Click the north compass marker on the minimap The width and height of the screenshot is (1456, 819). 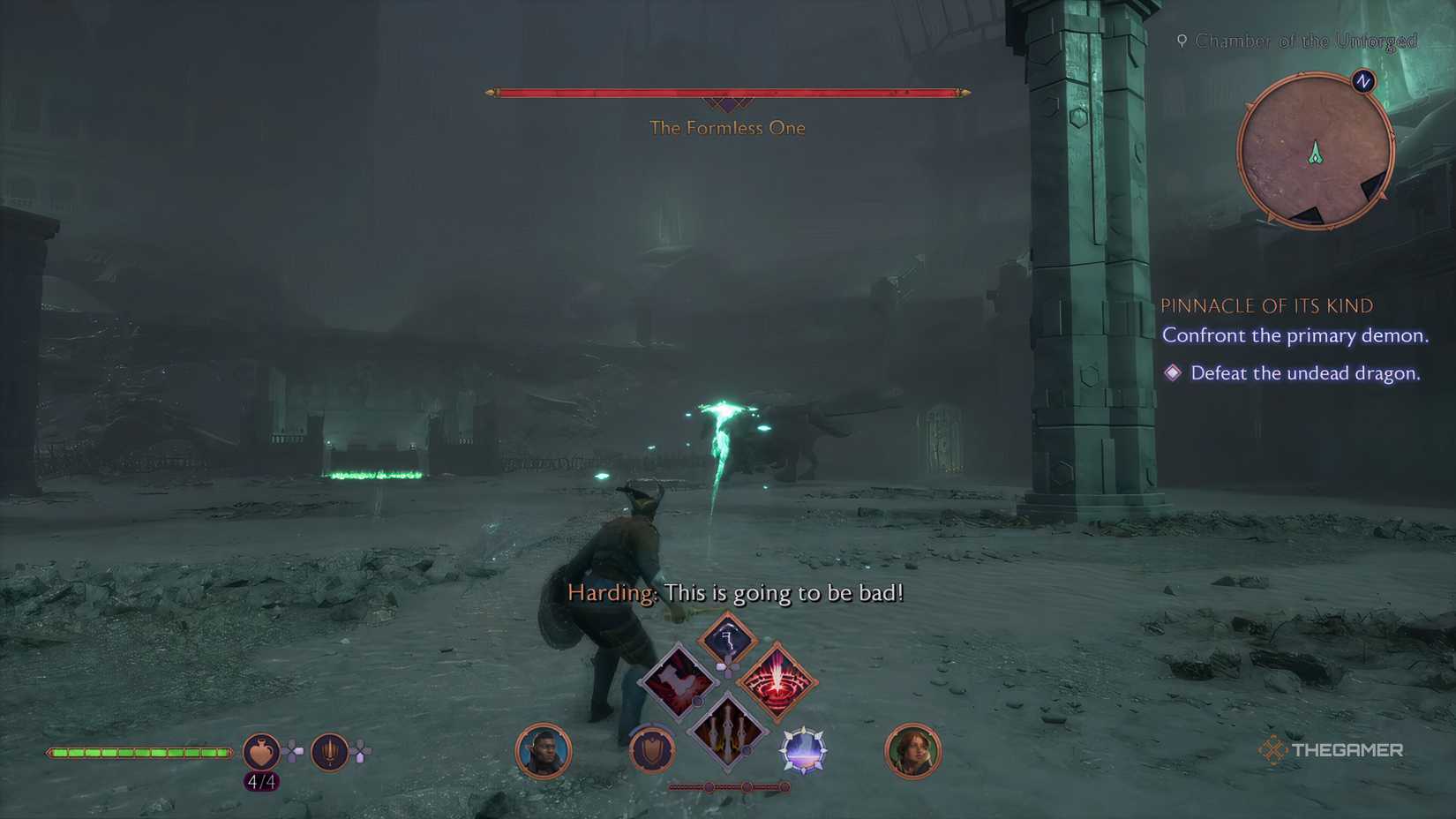[x=1363, y=80]
